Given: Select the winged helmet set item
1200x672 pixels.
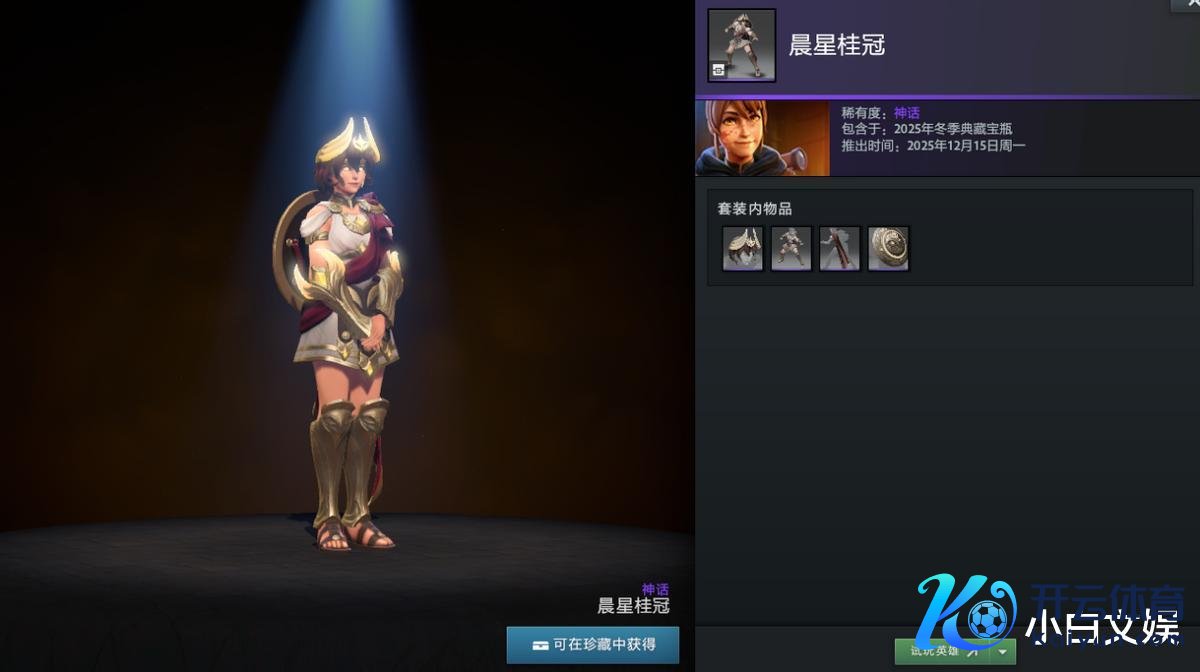Looking at the screenshot, I should click(743, 248).
